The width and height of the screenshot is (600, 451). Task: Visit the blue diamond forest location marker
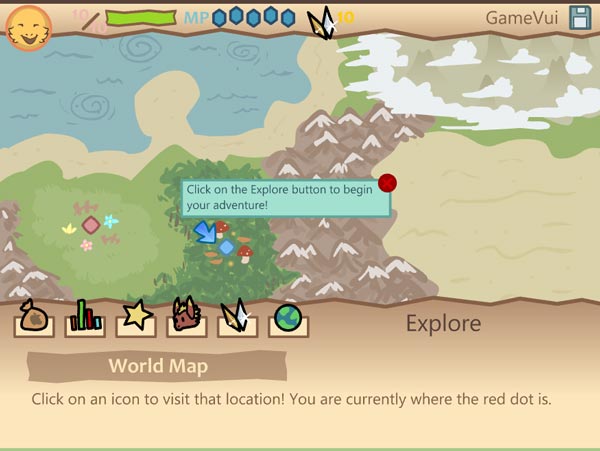click(227, 247)
